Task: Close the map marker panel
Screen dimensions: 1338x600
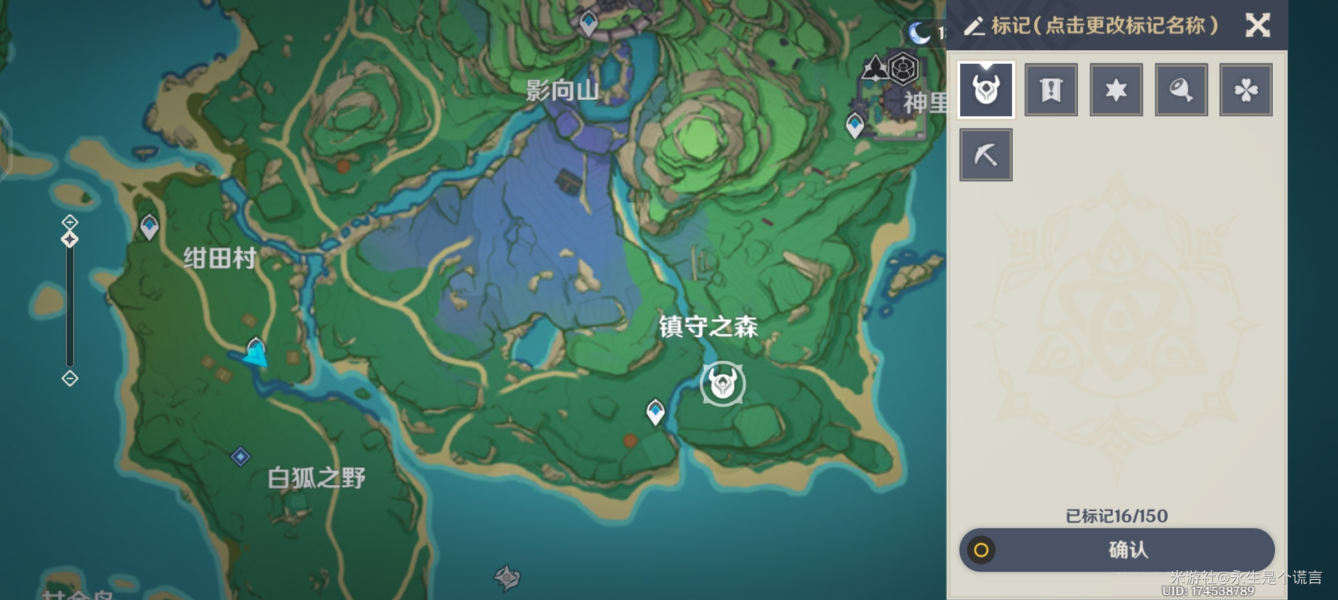Action: (1257, 25)
